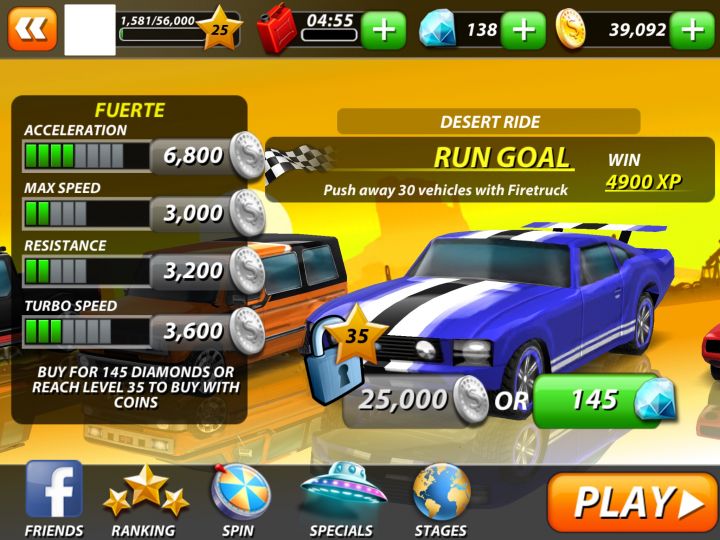Upgrade Acceleration for 6,800 coins

207,155
